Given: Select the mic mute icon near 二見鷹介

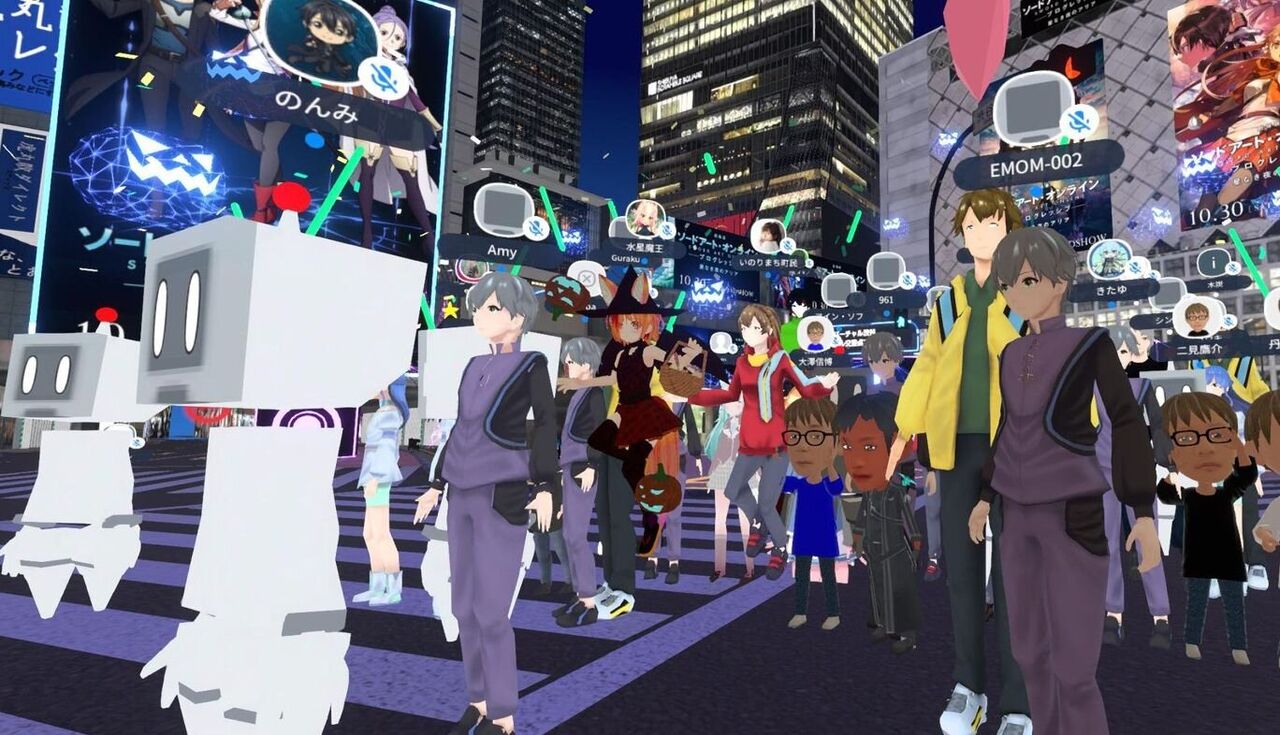Looking at the screenshot, I should tap(1228, 323).
